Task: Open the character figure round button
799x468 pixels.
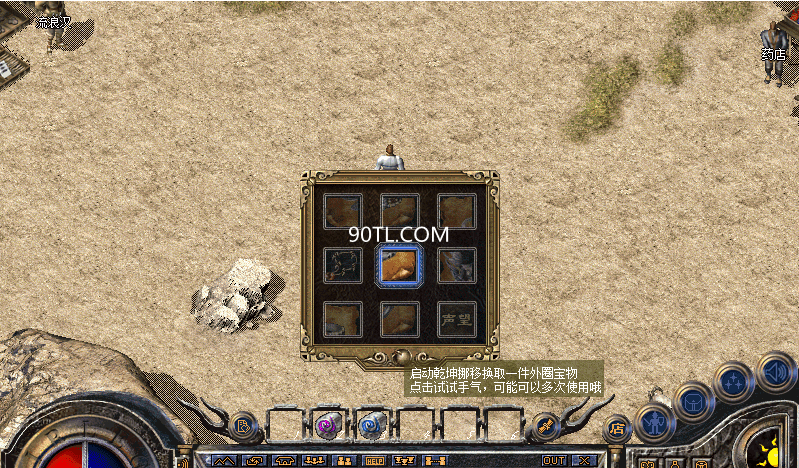Action: tap(655, 423)
